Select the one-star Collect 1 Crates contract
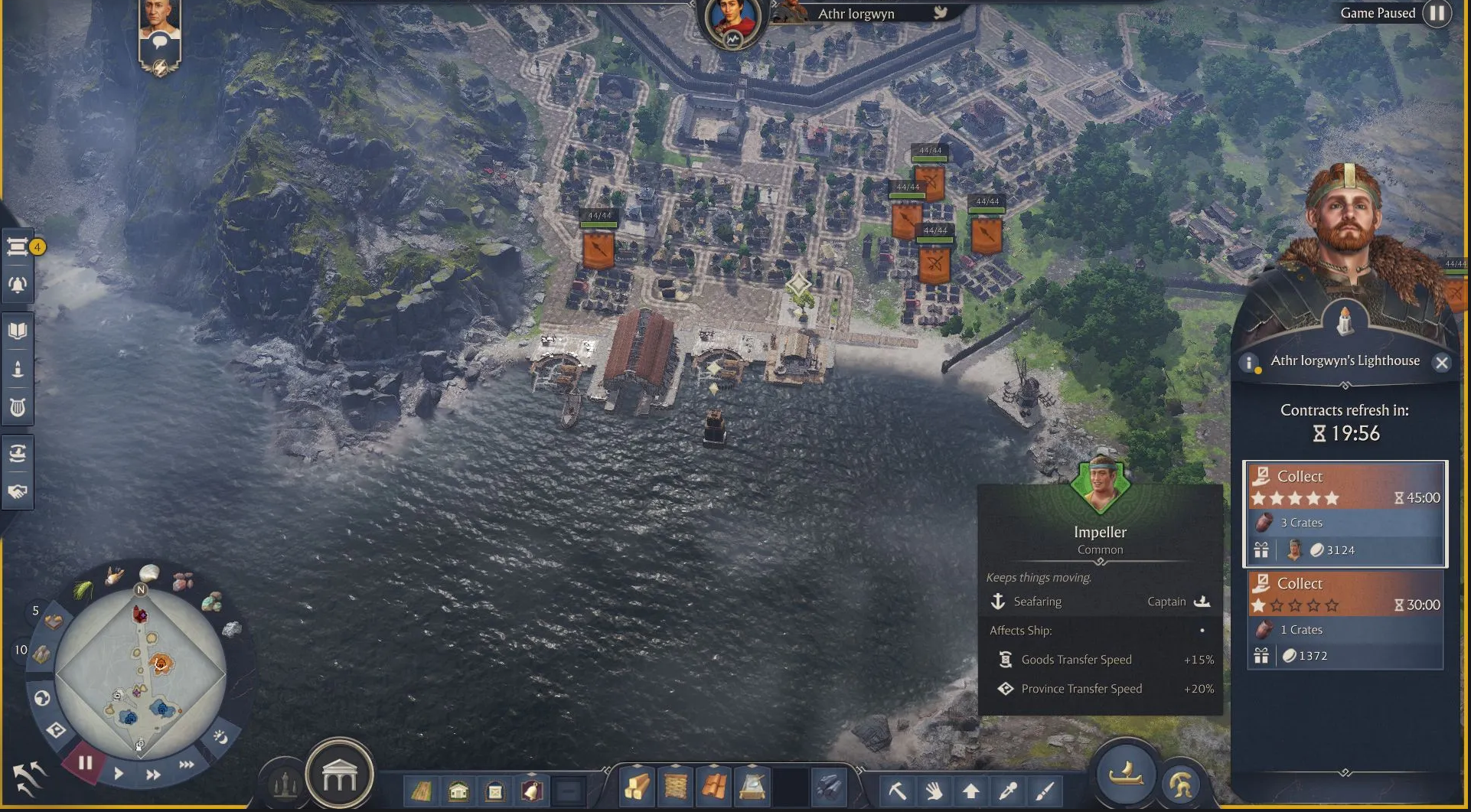The width and height of the screenshot is (1471, 812). (1345, 621)
